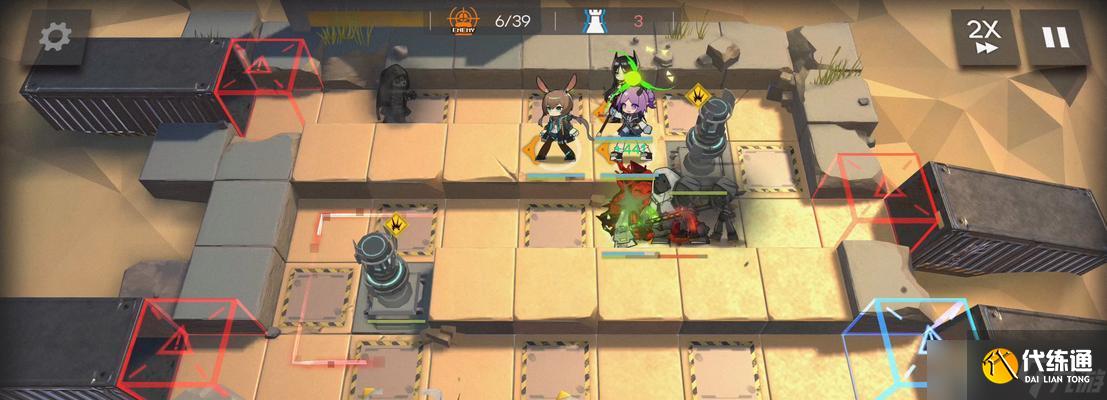Open the settings gear menu
This screenshot has height=400, width=1107.
pyautogui.click(x=56, y=36)
